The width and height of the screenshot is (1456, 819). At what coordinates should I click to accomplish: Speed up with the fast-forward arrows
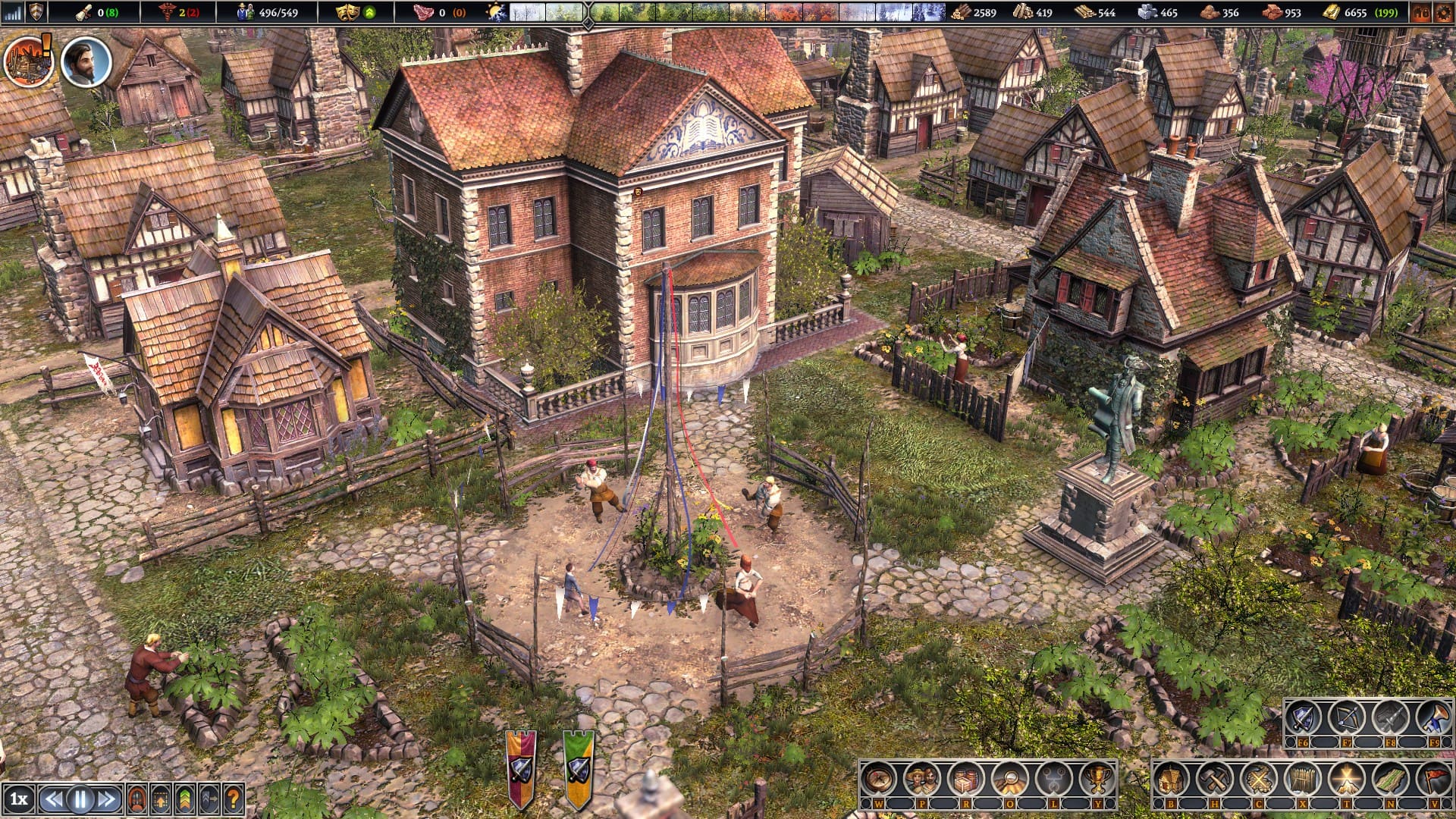[x=107, y=799]
